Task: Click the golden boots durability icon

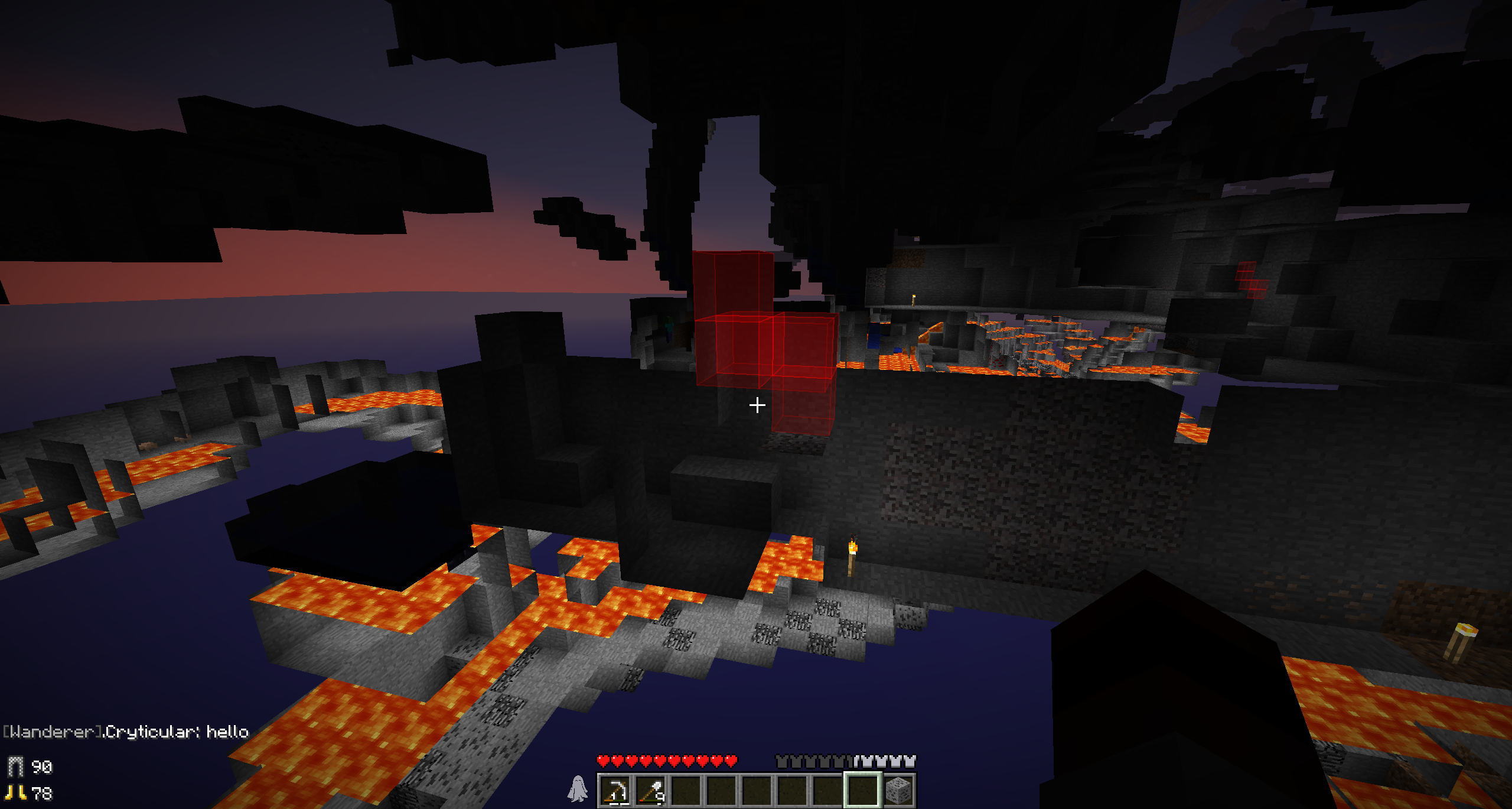Action: point(16,792)
